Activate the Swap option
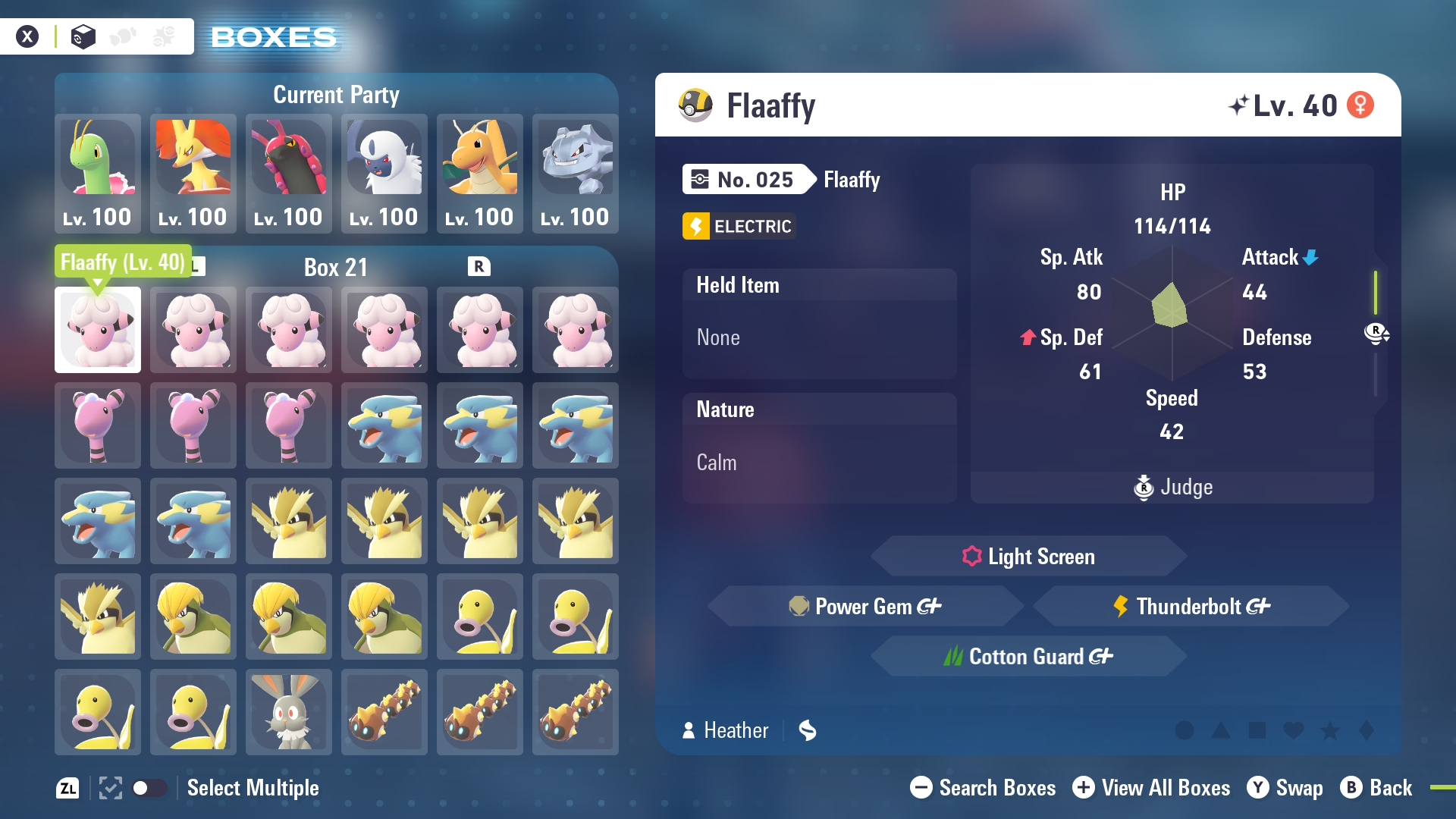 pyautogui.click(x=1285, y=788)
